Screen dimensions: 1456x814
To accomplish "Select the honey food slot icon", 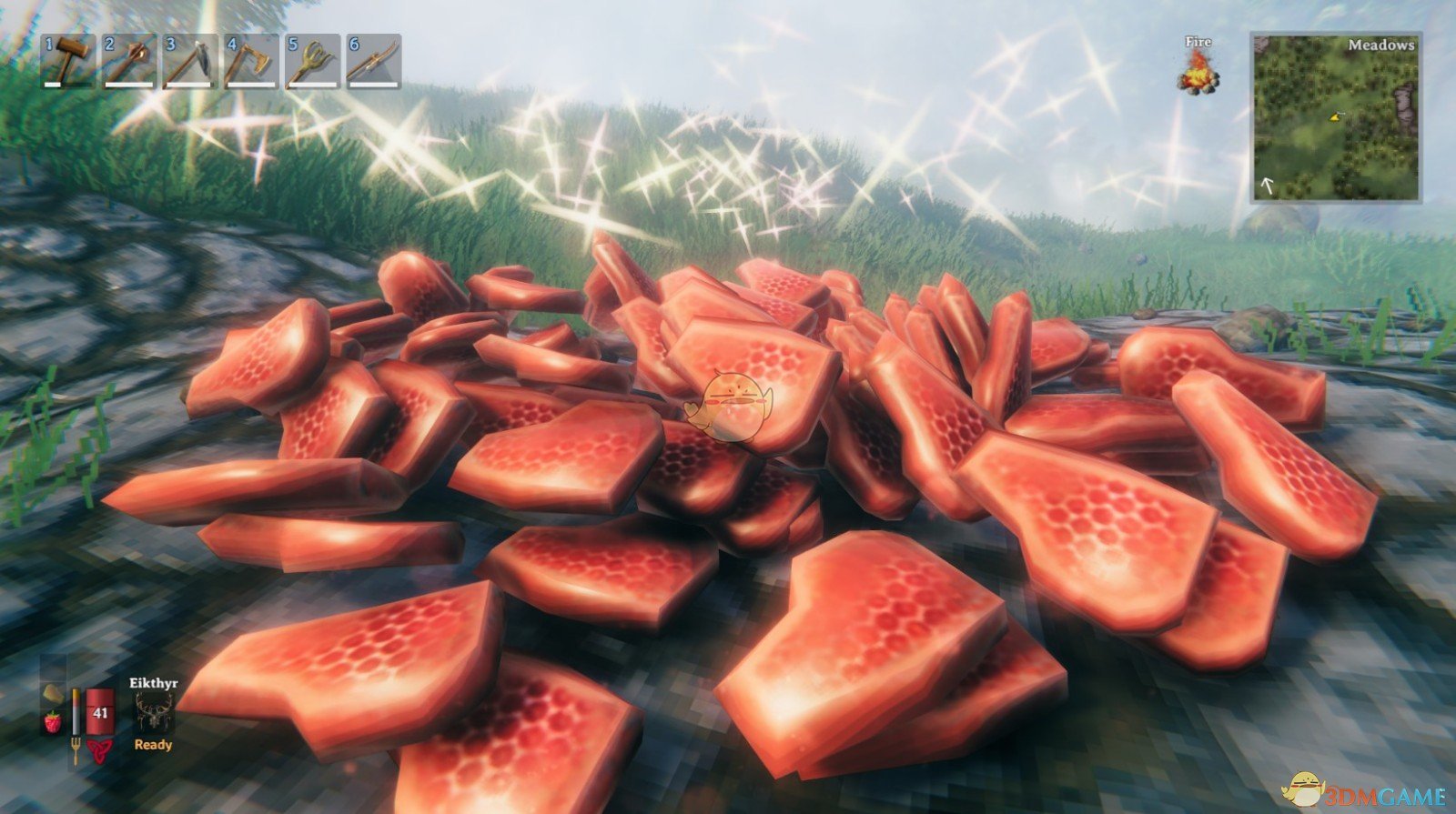I will [52, 696].
